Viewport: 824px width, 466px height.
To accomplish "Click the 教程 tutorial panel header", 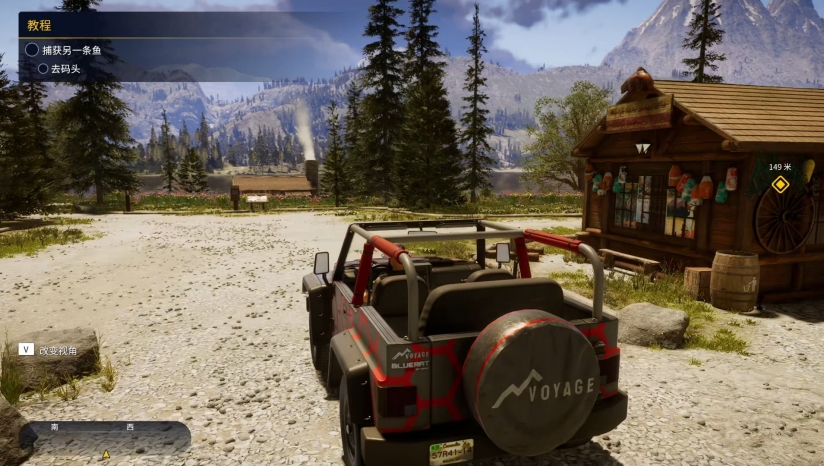I will click(x=40, y=25).
